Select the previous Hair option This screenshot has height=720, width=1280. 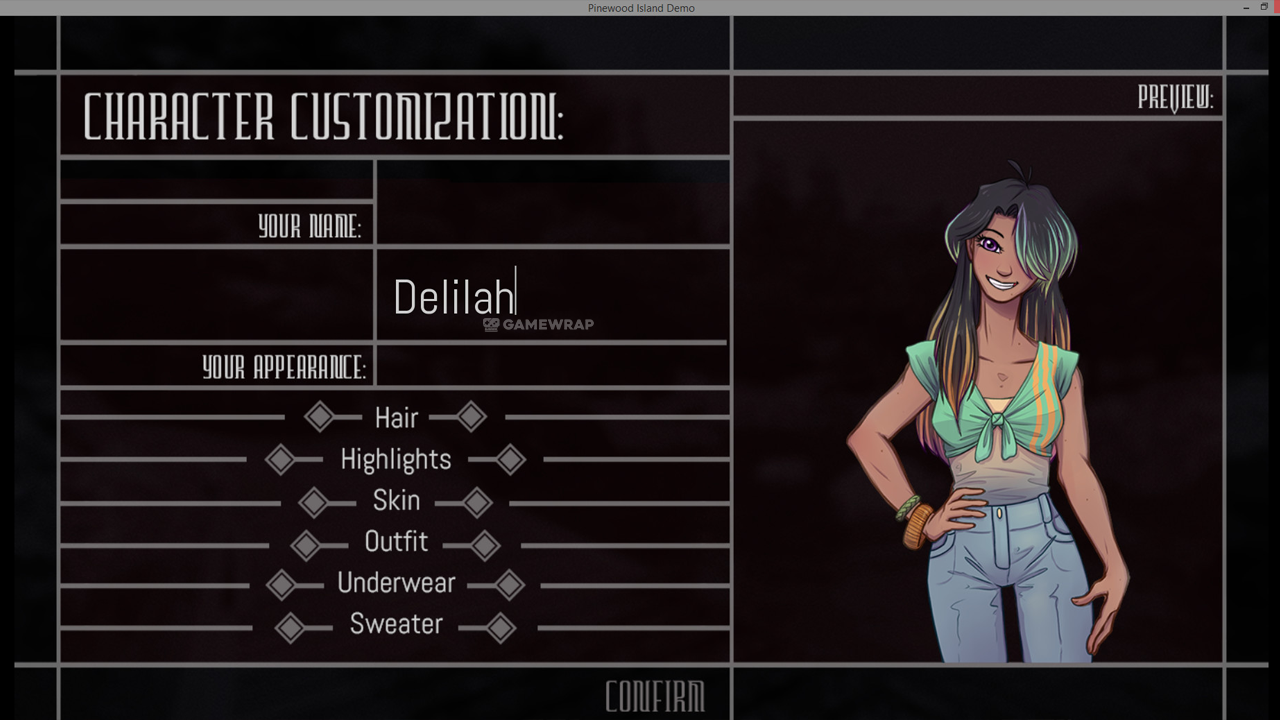coord(319,417)
